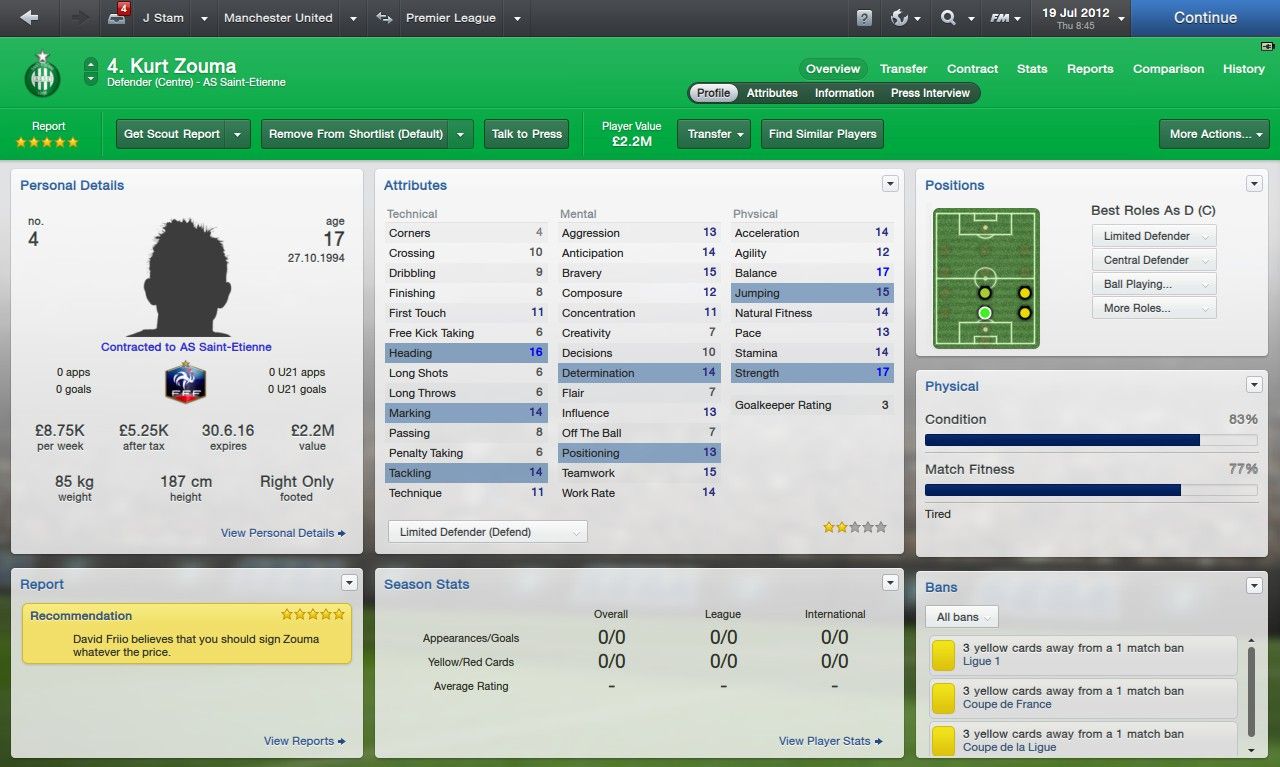Select the Central Defender role

tap(1153, 260)
